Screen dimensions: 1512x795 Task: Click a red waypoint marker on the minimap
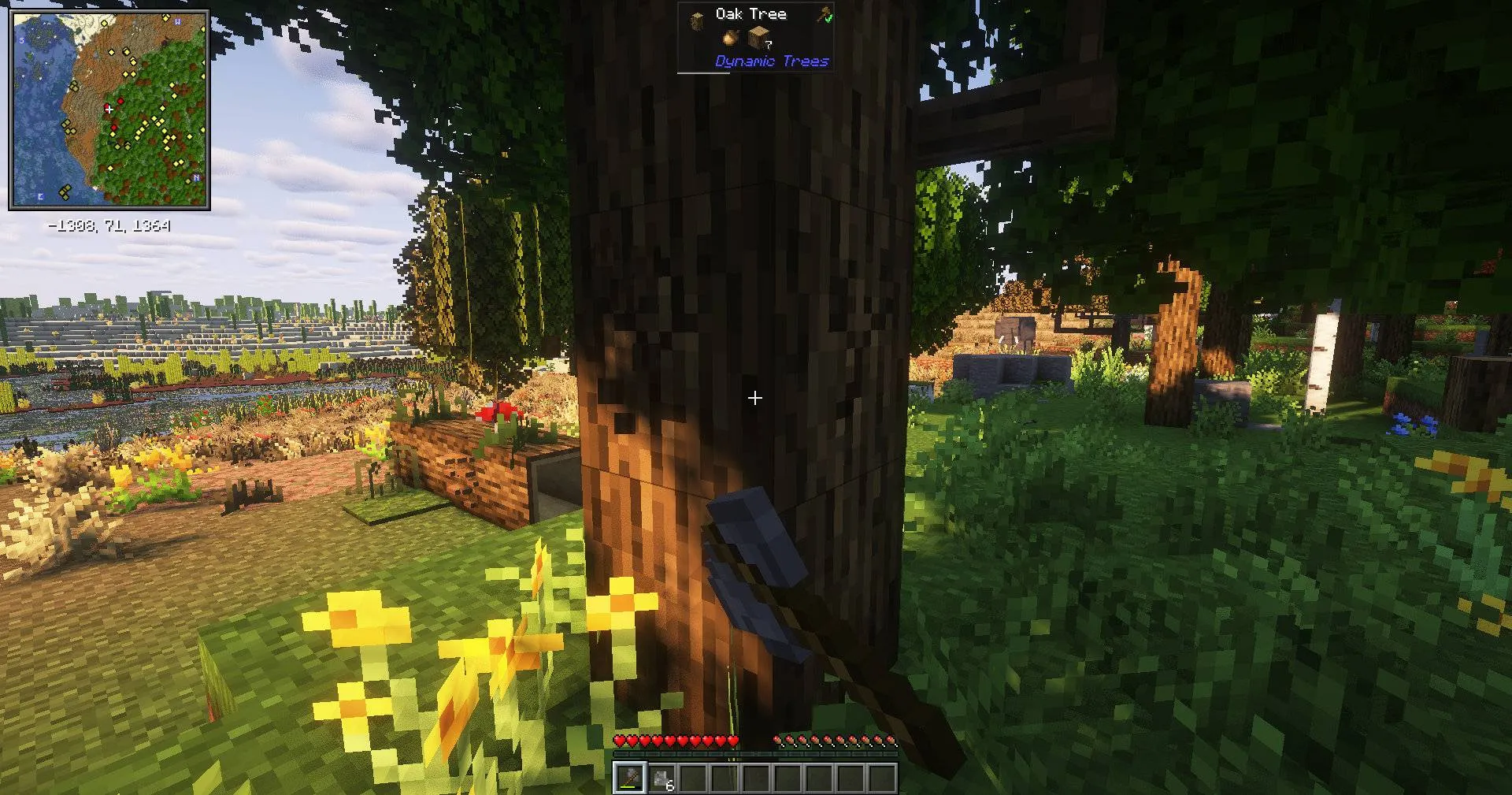pyautogui.click(x=120, y=101)
